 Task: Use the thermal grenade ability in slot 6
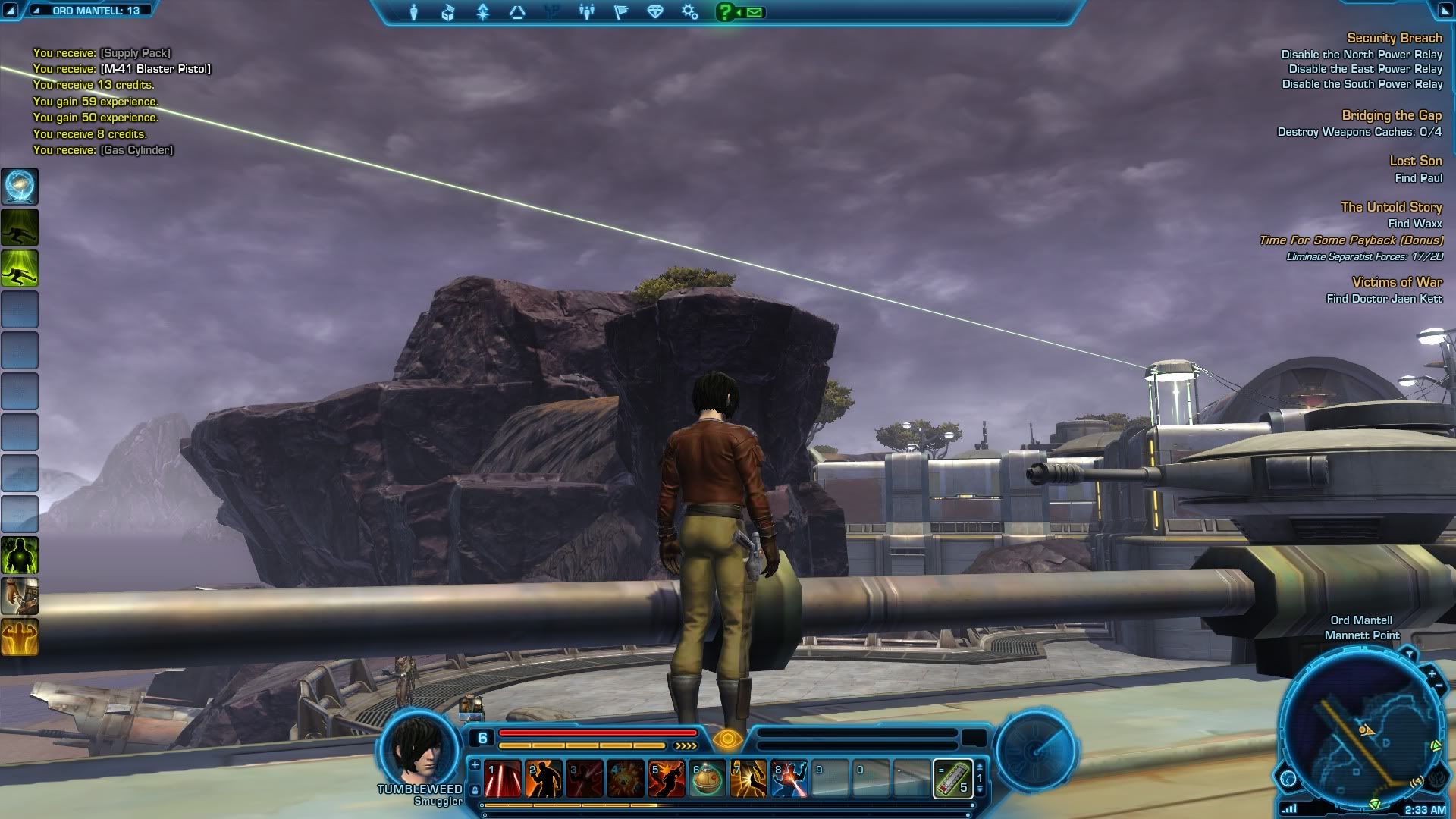click(708, 779)
